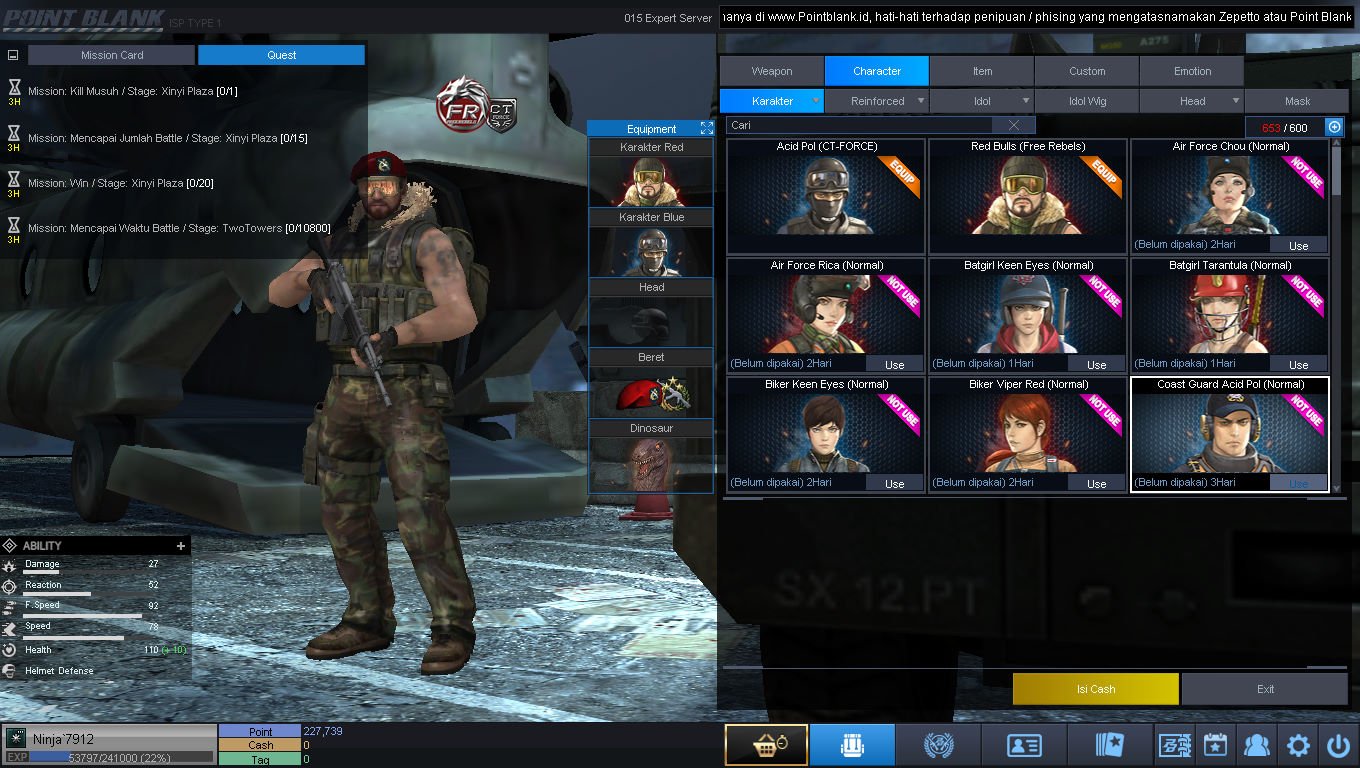Clear the search box with X
Viewport: 1360px width, 768px height.
[x=1014, y=125]
